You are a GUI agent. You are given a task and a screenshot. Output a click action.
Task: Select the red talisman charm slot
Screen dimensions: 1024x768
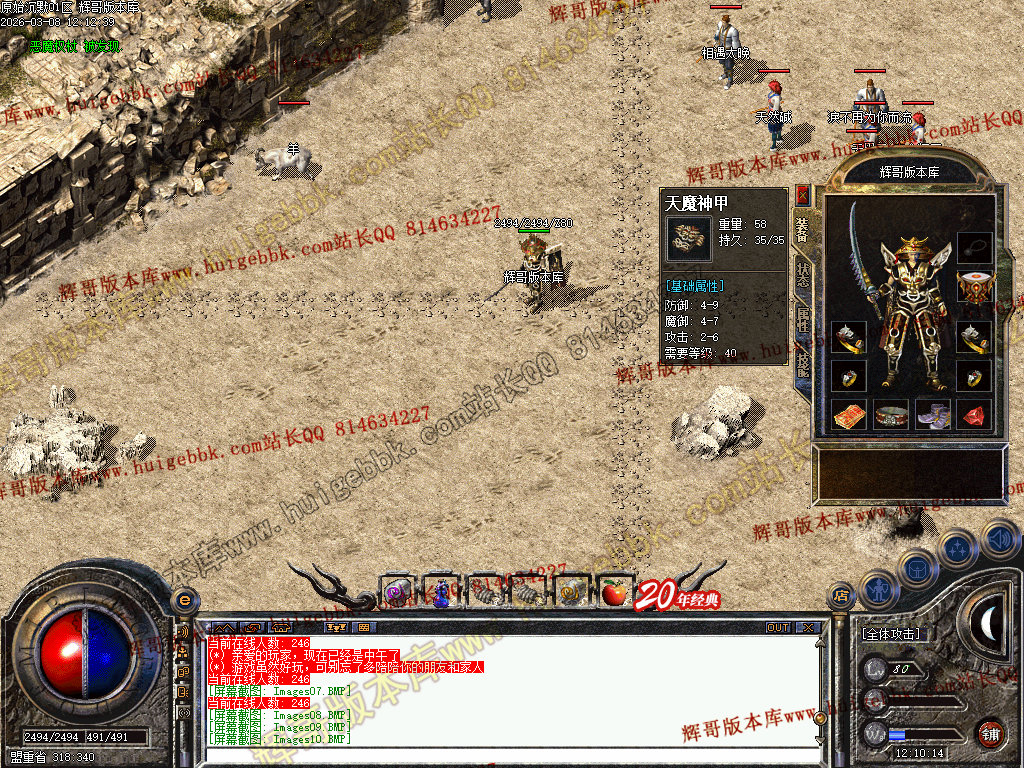click(849, 414)
